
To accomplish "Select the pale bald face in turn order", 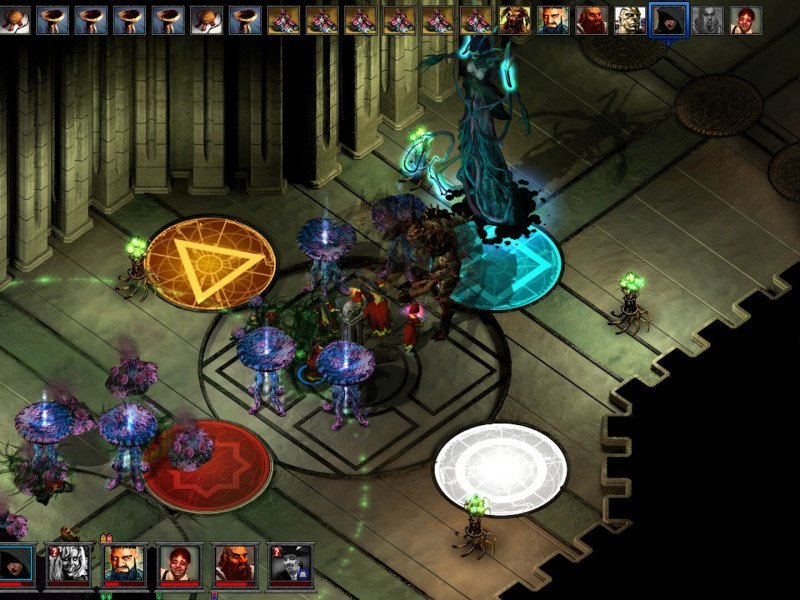I will [x=627, y=19].
